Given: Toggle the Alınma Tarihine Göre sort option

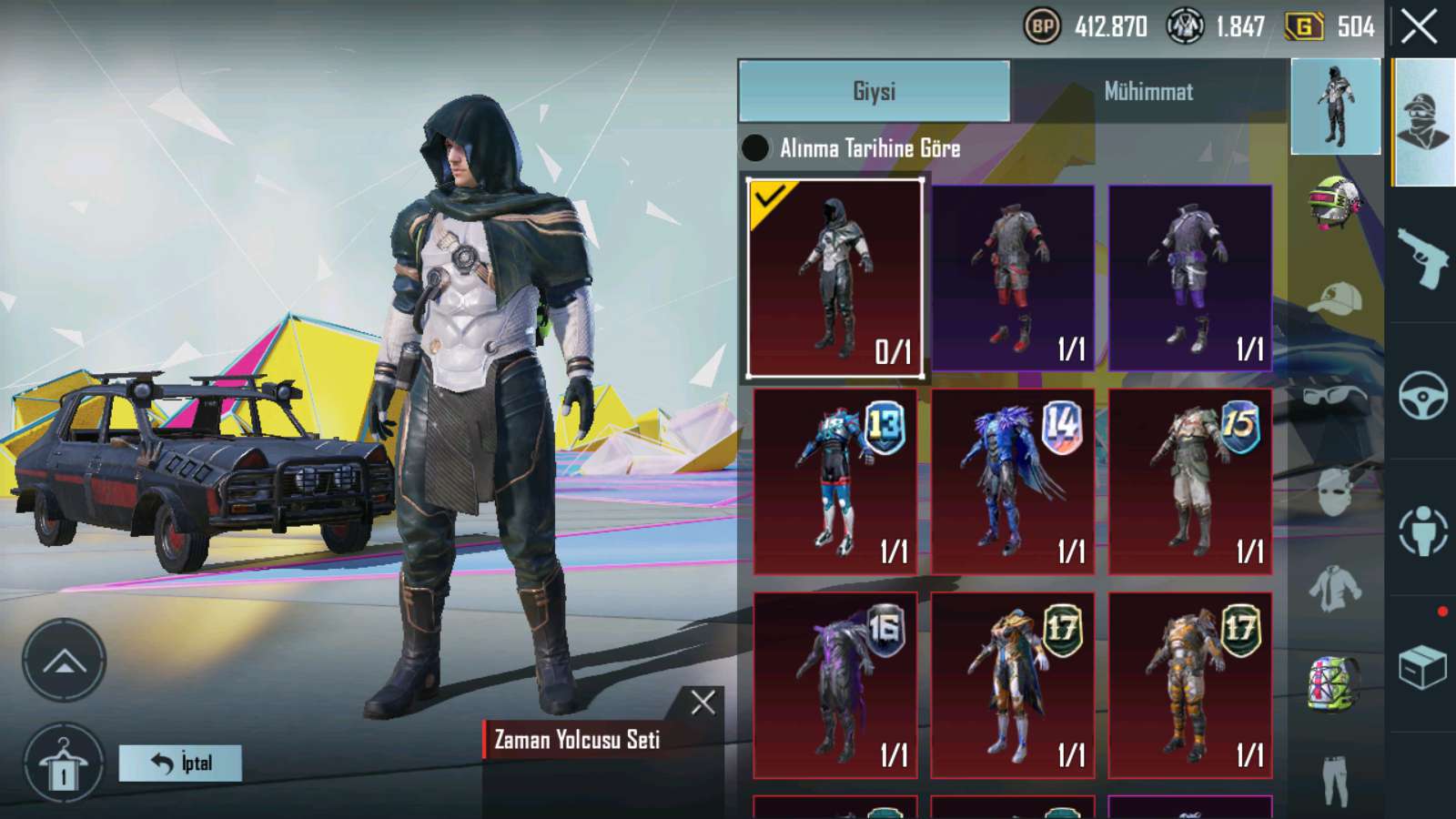Looking at the screenshot, I should click(755, 147).
